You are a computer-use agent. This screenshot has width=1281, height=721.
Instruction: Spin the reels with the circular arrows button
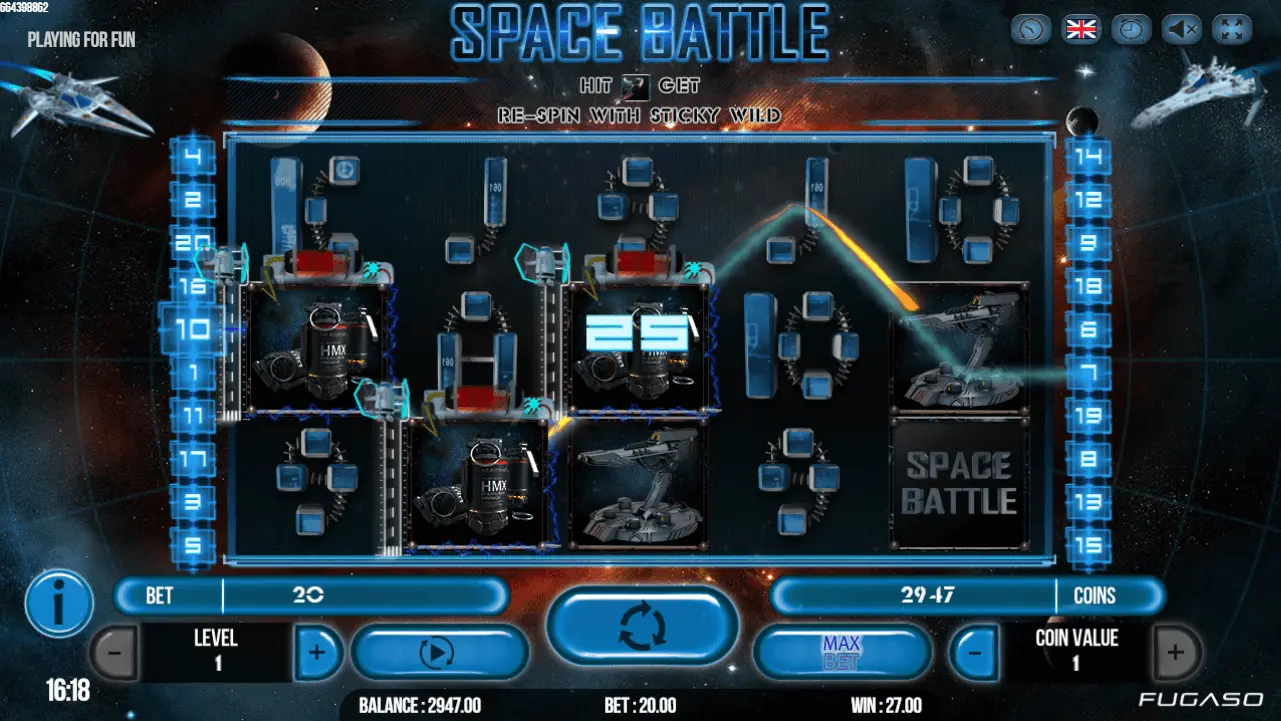(x=641, y=625)
